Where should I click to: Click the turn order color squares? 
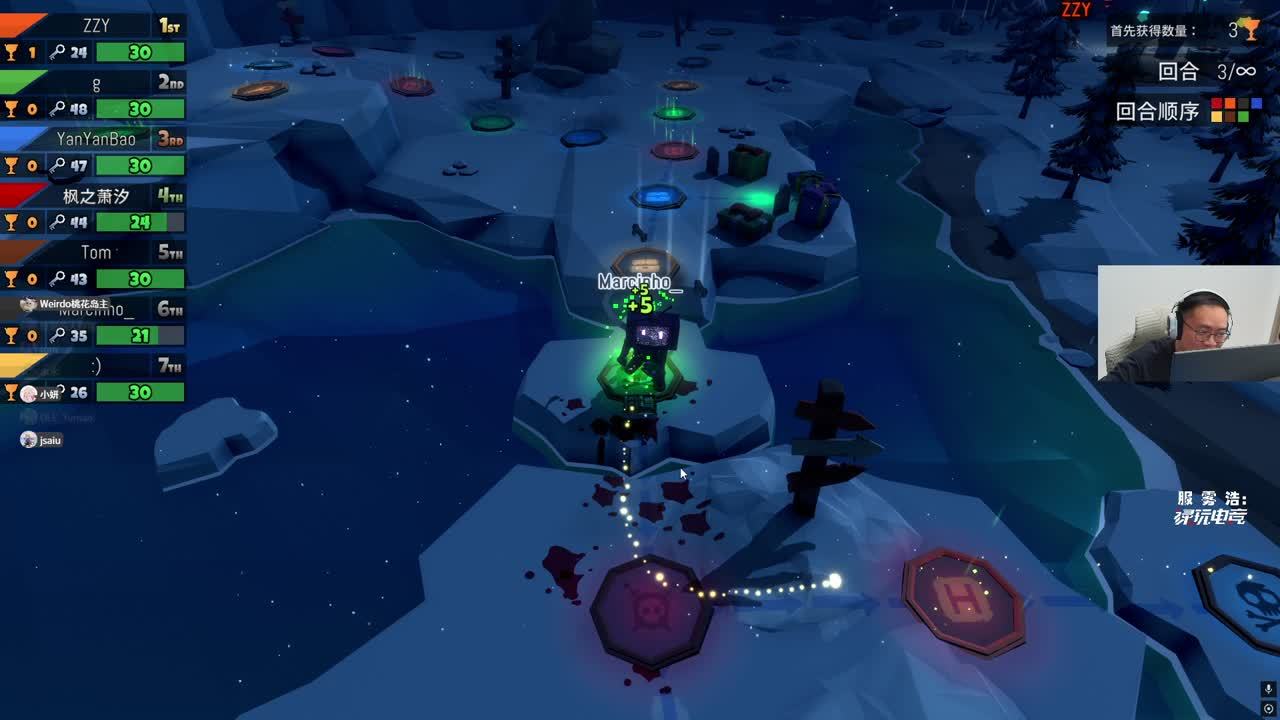(x=1229, y=110)
